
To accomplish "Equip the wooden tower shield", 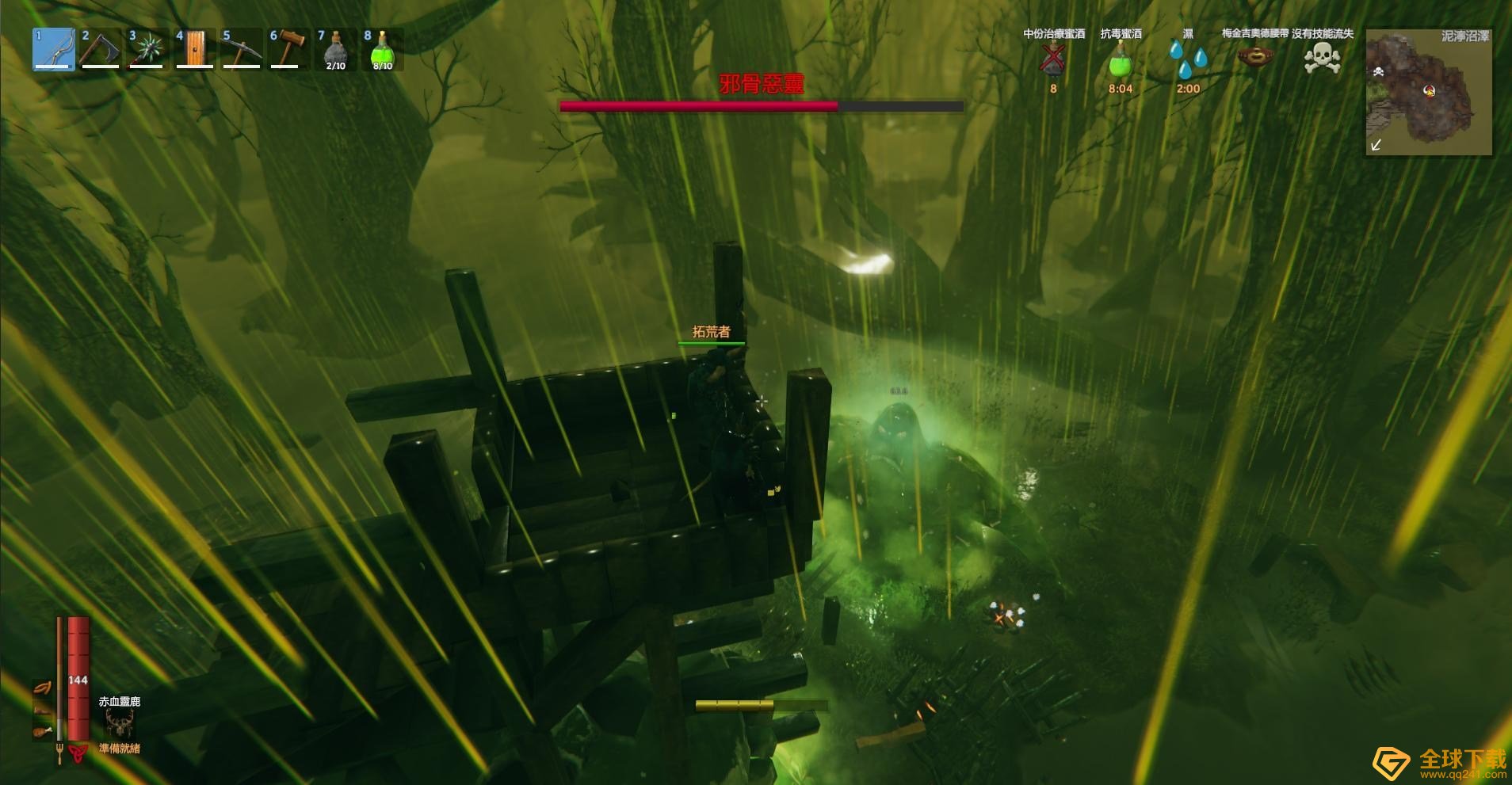I will [194, 49].
